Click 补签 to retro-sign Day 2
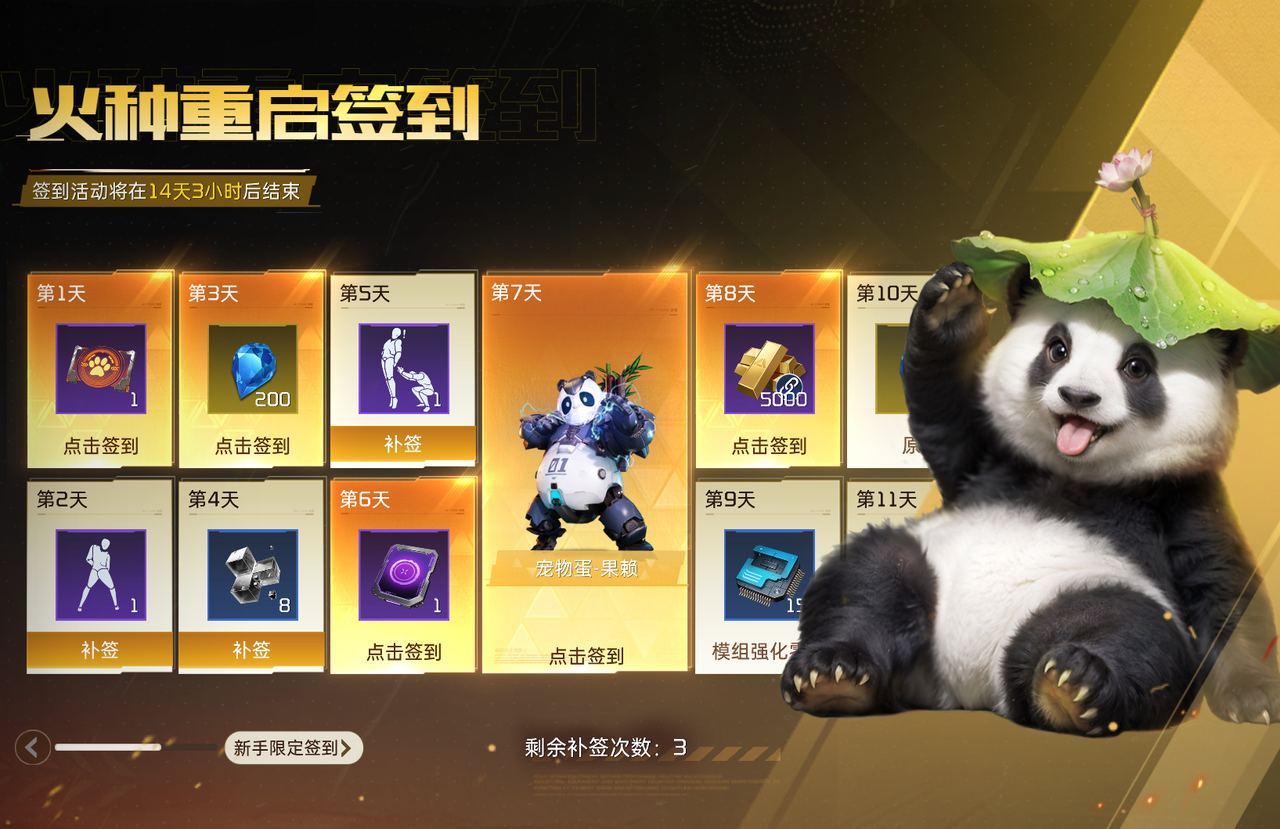Viewport: 1280px width, 829px height. 100,652
